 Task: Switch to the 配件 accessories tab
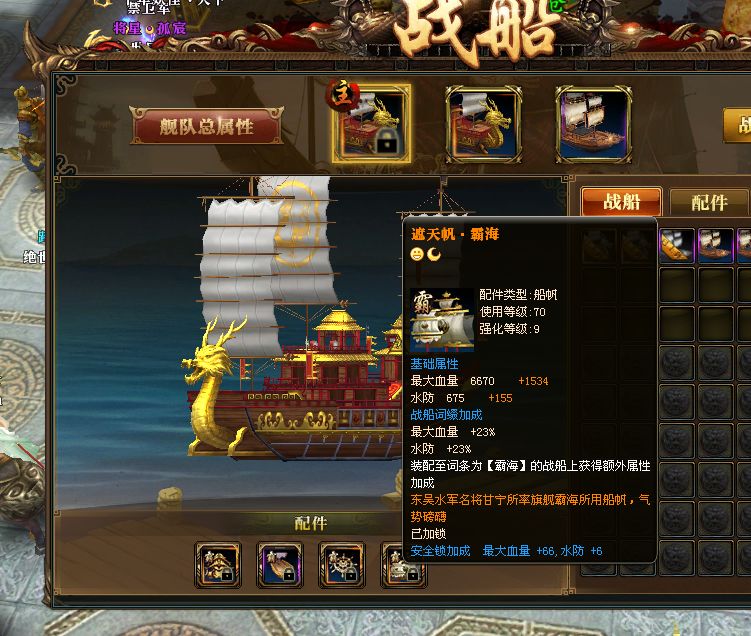[x=707, y=202]
